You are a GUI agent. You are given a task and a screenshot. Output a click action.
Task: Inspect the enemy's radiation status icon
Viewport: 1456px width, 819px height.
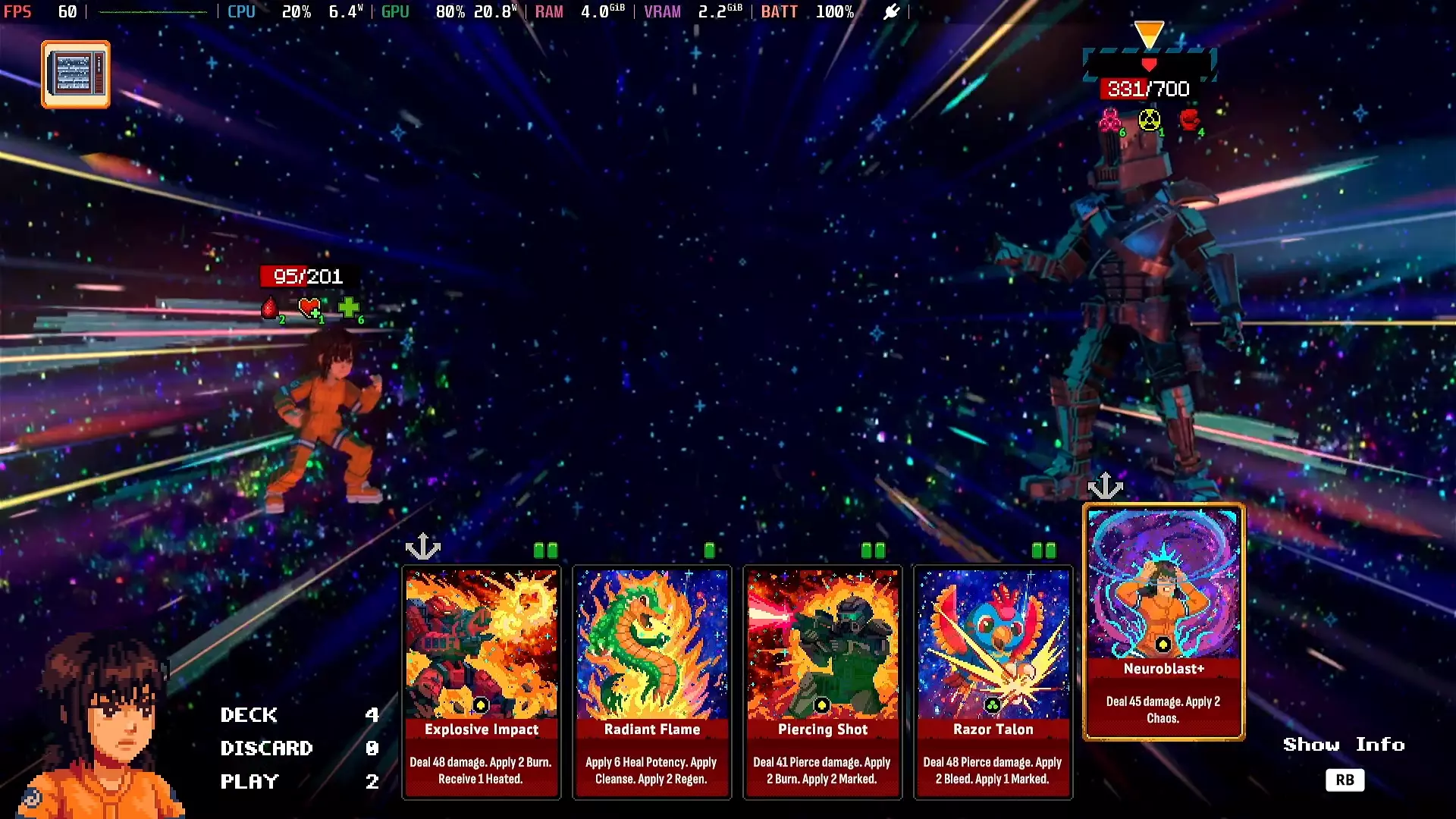click(x=1150, y=120)
